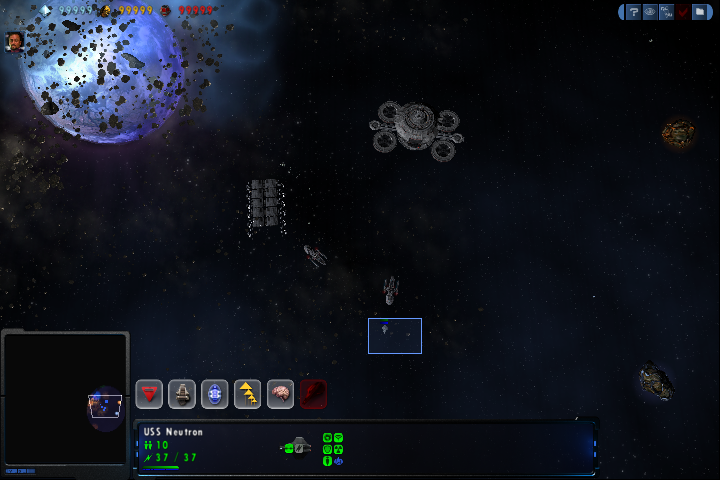The width and height of the screenshot is (720, 480).
Task: Toggle the eye view button
Action: (650, 12)
